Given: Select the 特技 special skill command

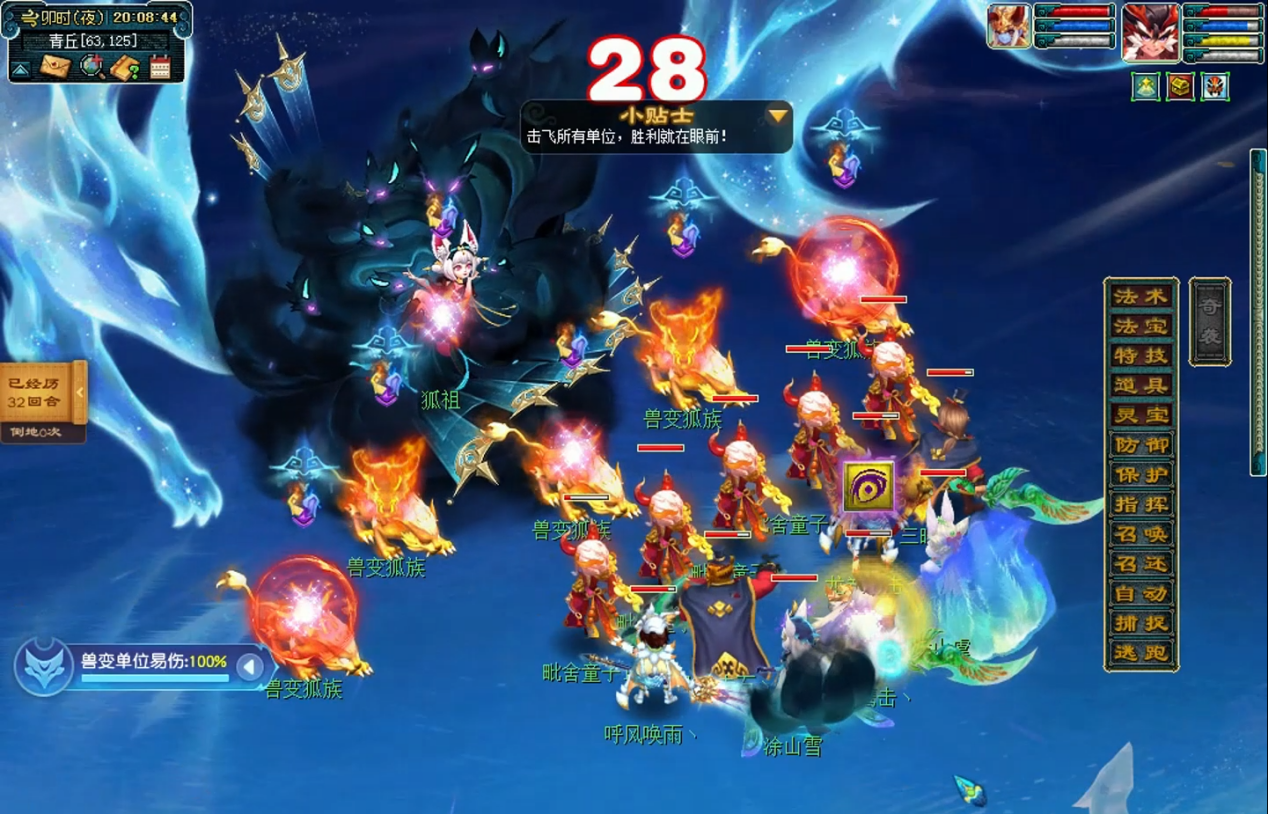Looking at the screenshot, I should click(1141, 356).
